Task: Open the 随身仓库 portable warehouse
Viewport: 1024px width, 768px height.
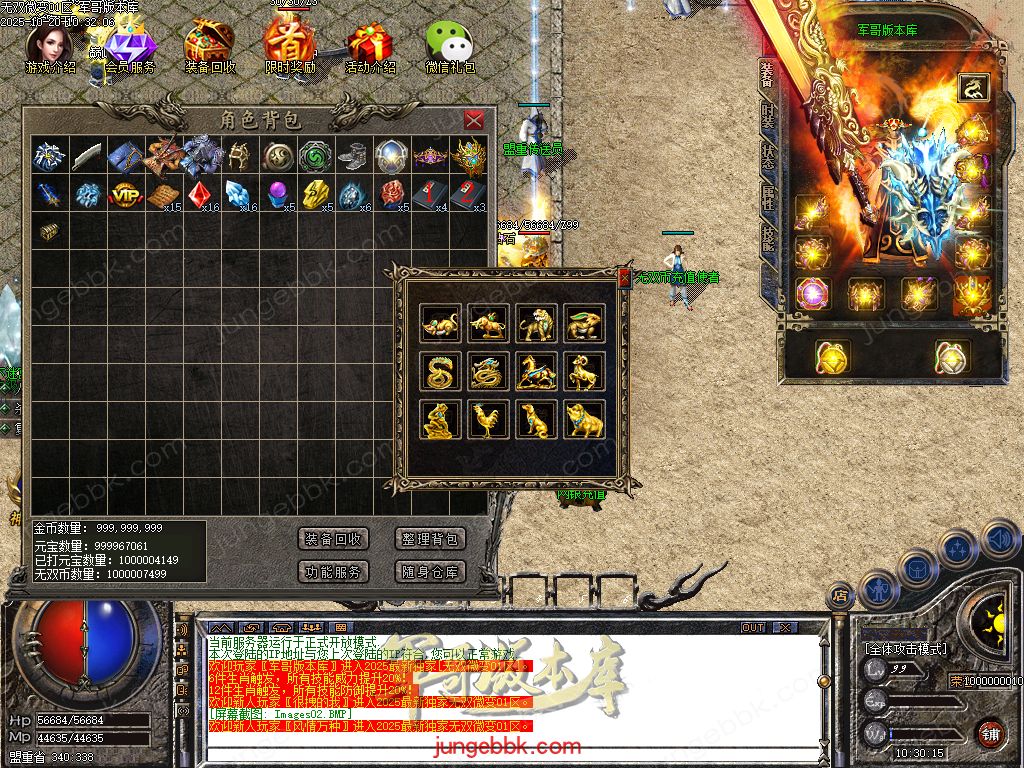Action: pos(430,572)
